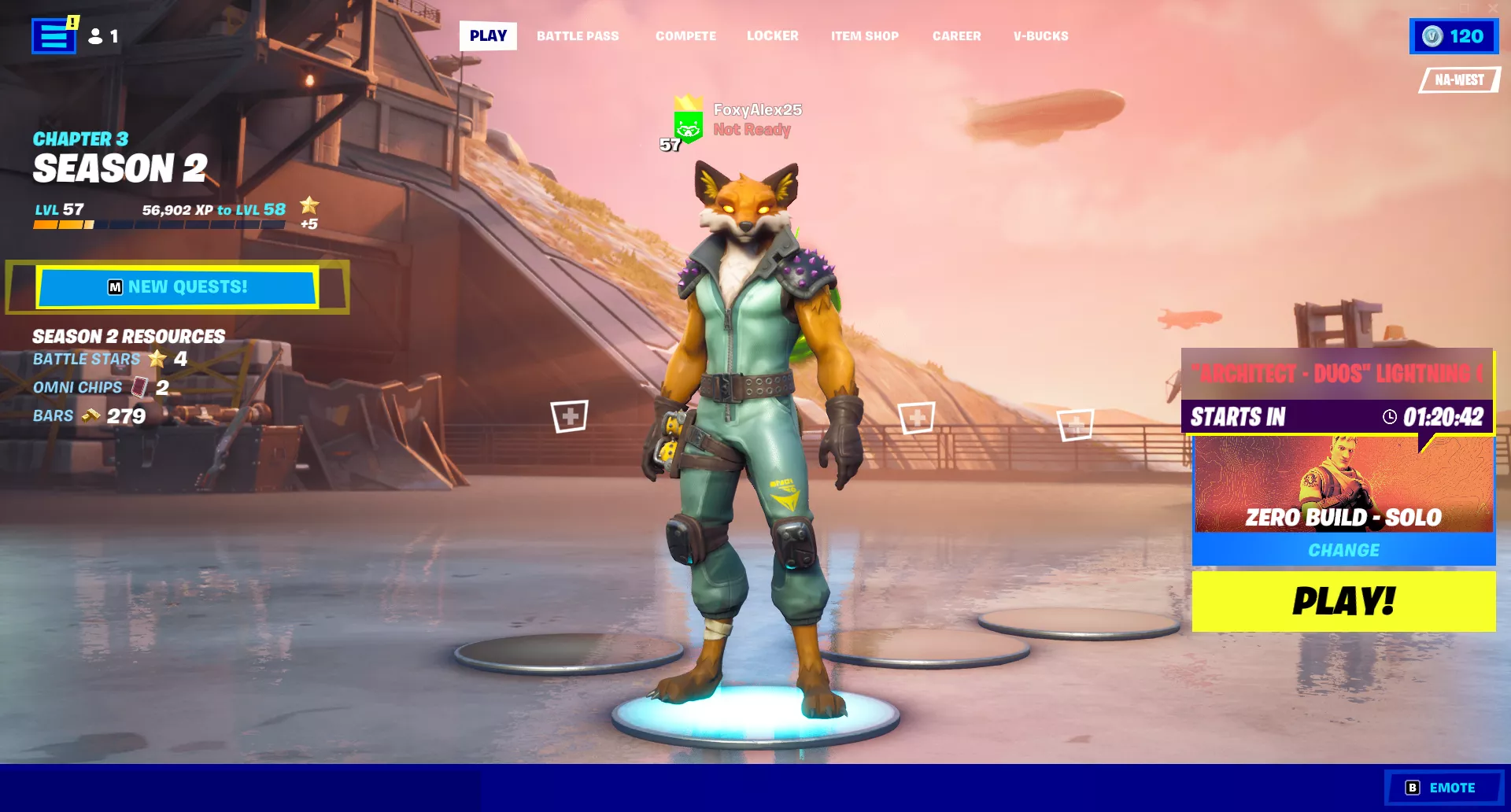Expand the Architect Duos tournament banner
Image resolution: width=1511 pixels, height=812 pixels.
point(1336,373)
